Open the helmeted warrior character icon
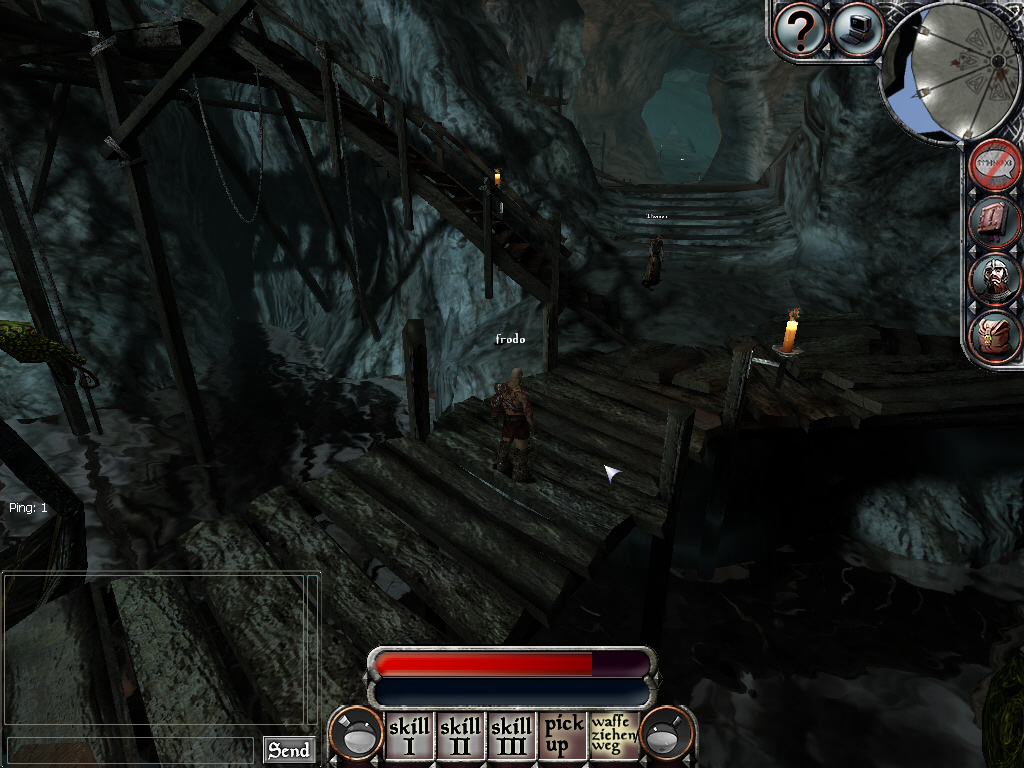The image size is (1024, 768). [995, 278]
